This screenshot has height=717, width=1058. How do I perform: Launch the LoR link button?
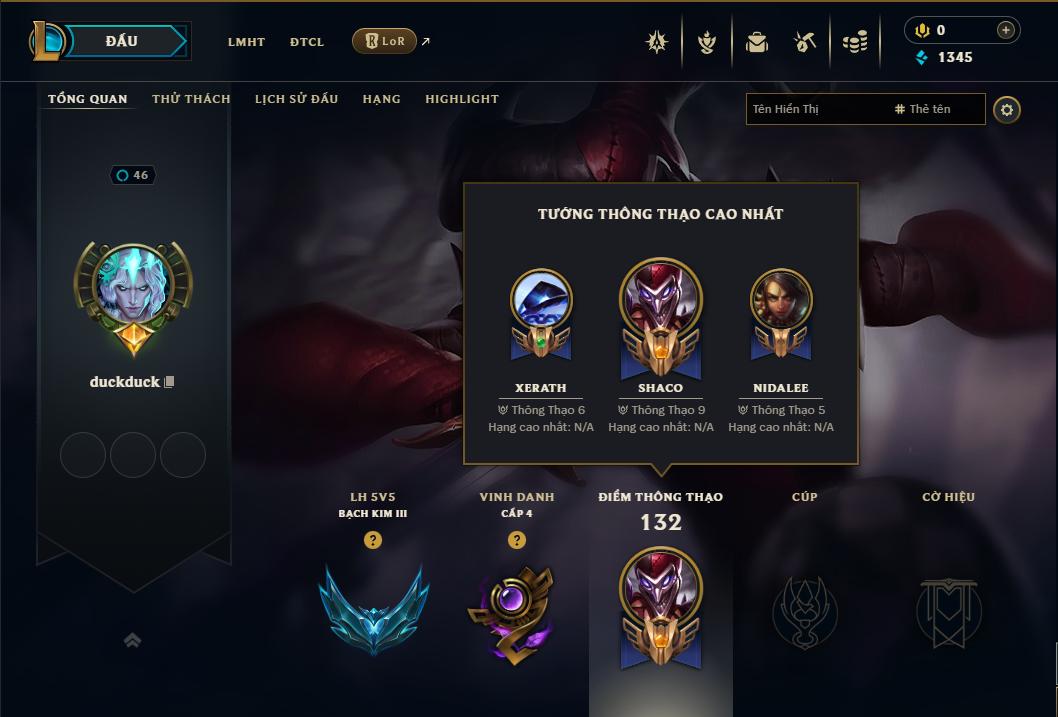(x=384, y=41)
